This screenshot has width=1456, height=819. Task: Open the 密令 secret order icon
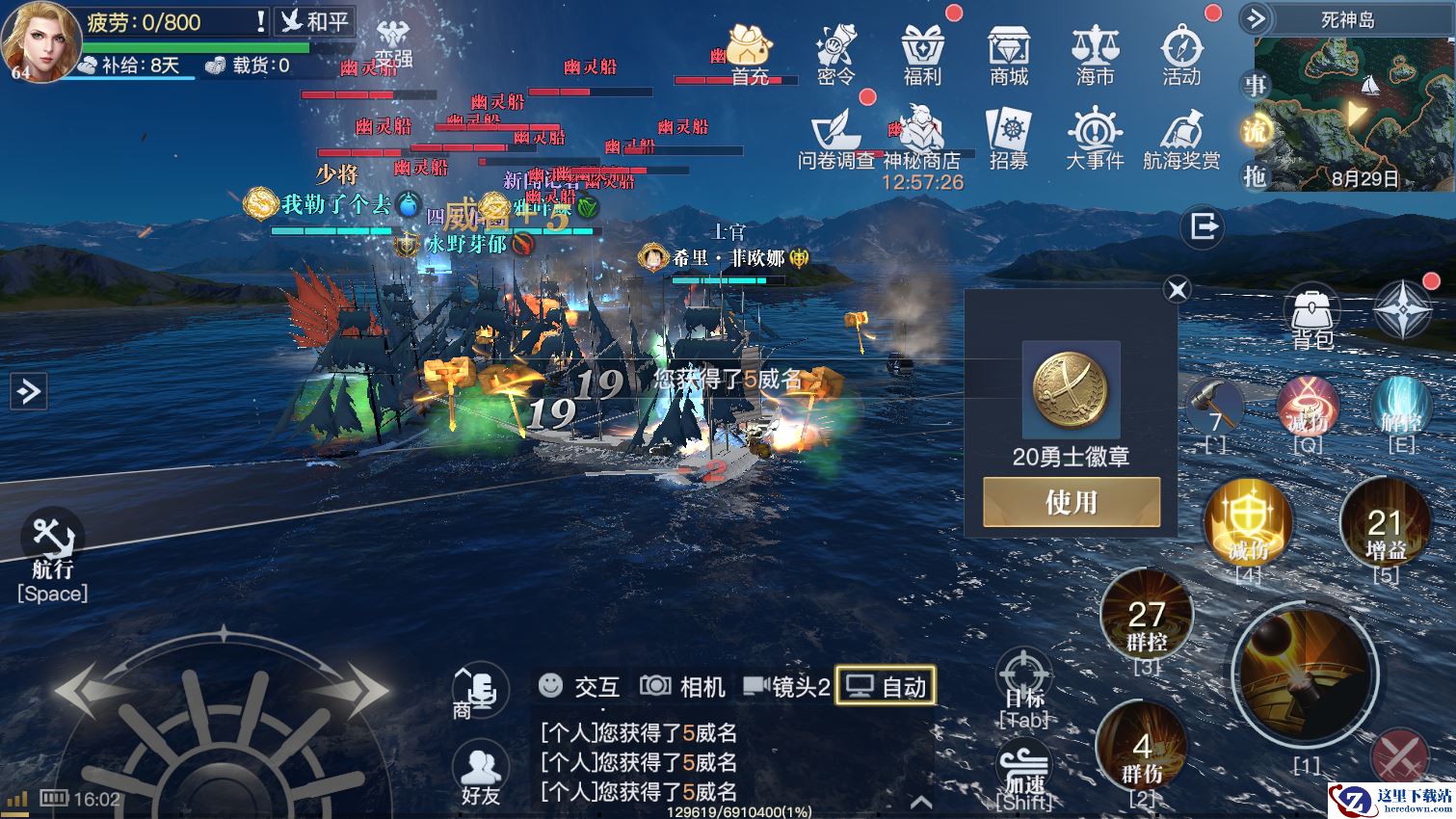[x=835, y=54]
